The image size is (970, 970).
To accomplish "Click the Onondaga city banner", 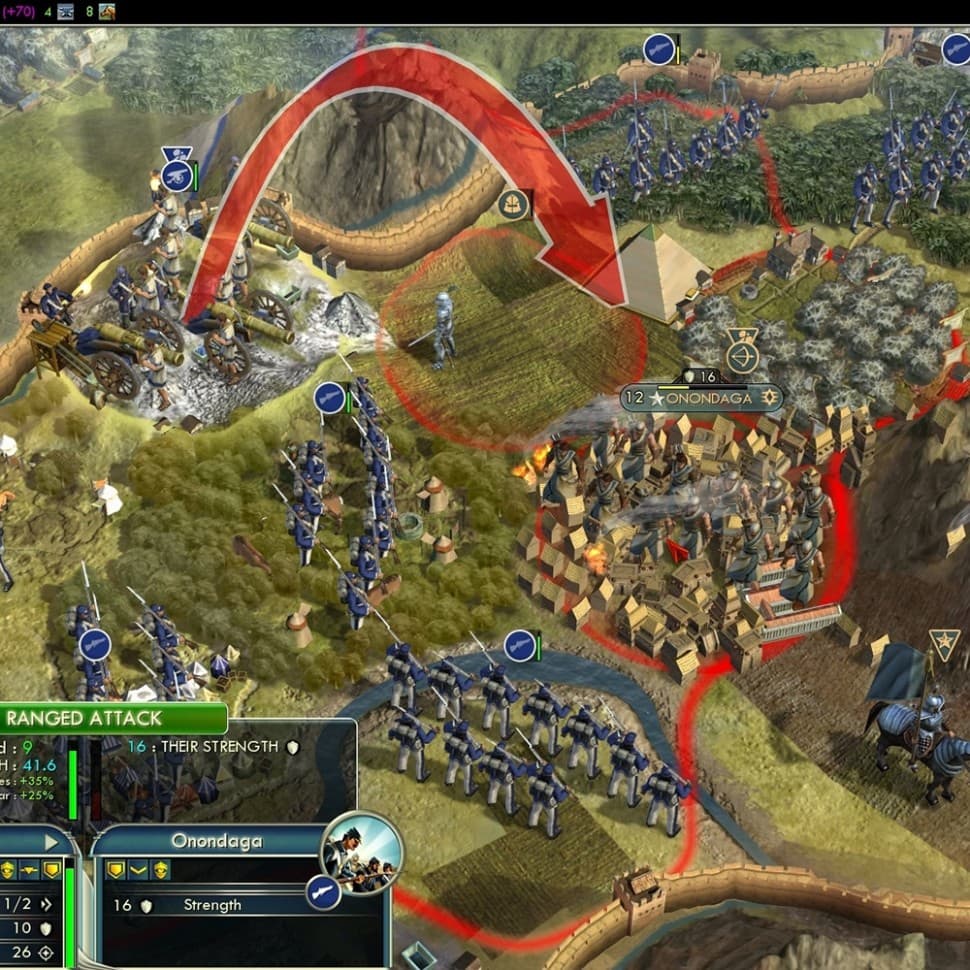I will click(x=700, y=397).
